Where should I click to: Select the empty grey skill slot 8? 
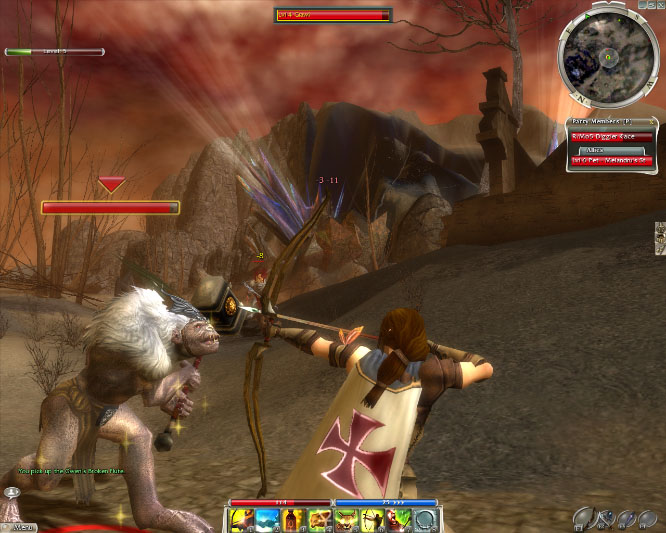click(423, 519)
